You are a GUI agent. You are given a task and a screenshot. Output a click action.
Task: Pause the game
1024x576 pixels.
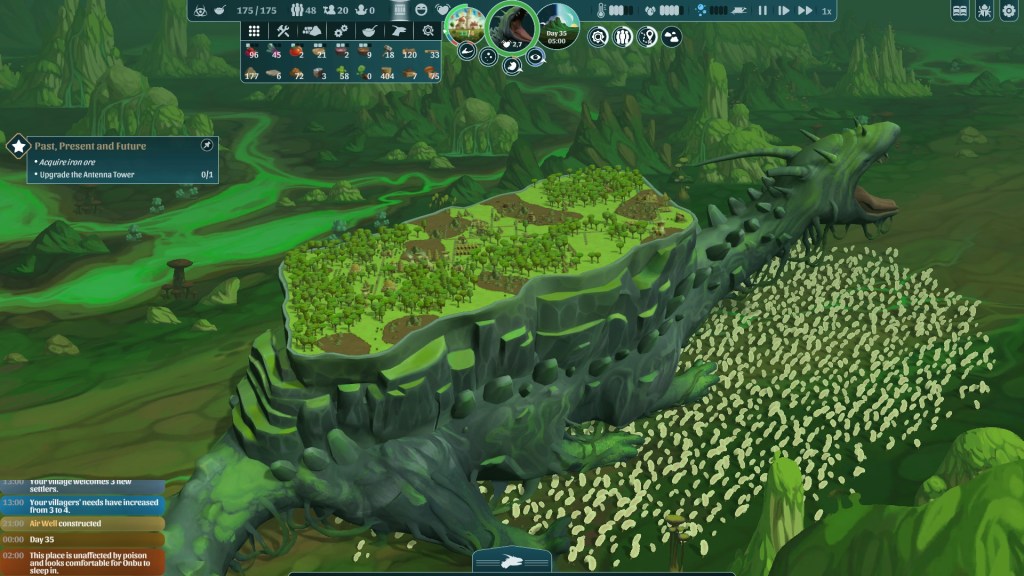(763, 11)
